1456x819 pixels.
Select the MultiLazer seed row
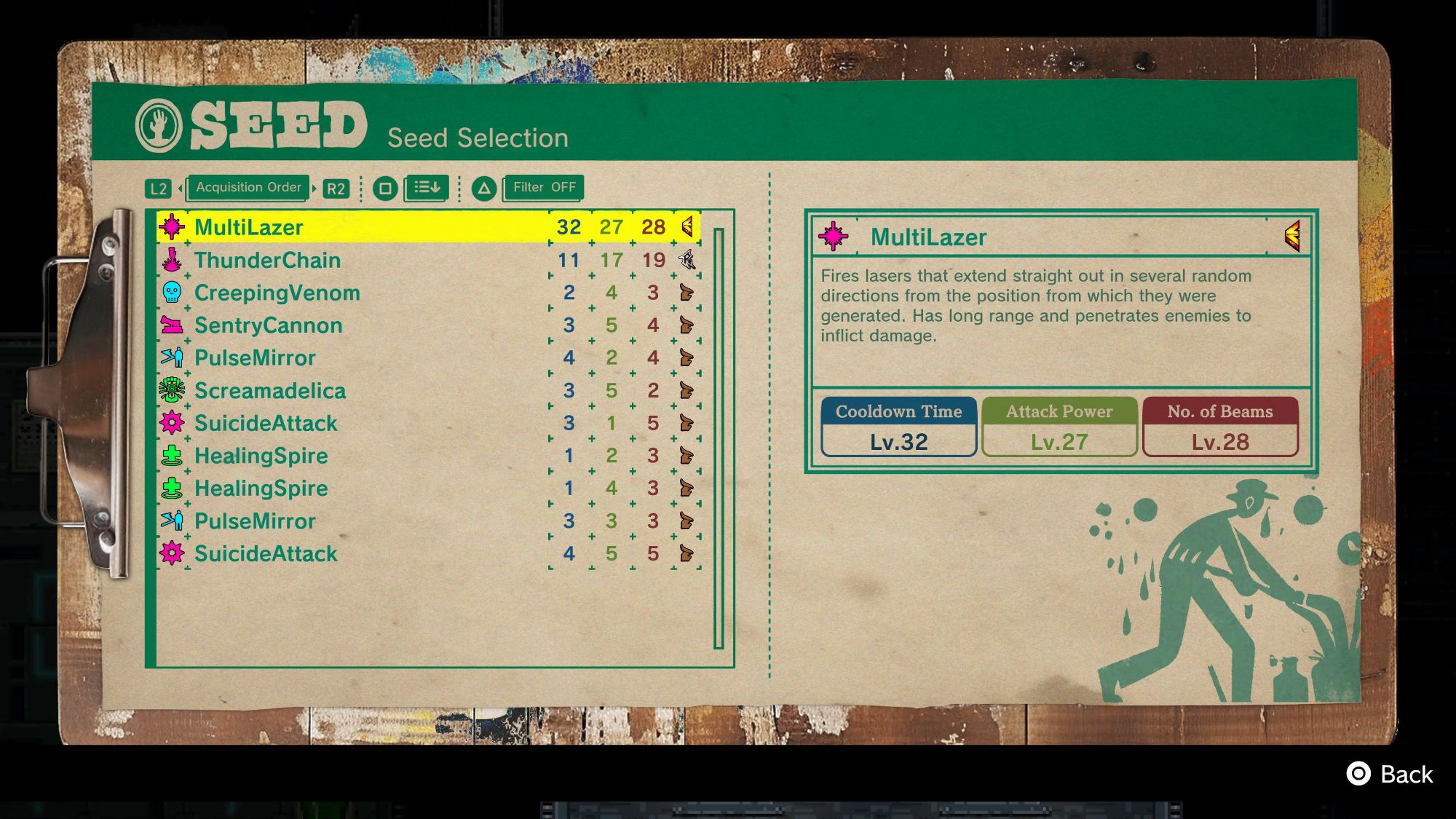tap(428, 227)
